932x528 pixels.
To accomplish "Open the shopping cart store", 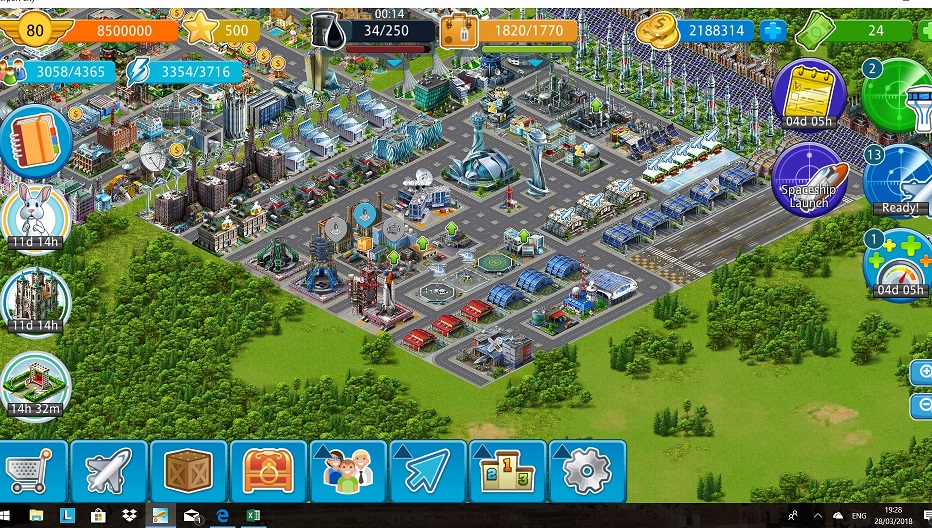I will tap(31, 470).
